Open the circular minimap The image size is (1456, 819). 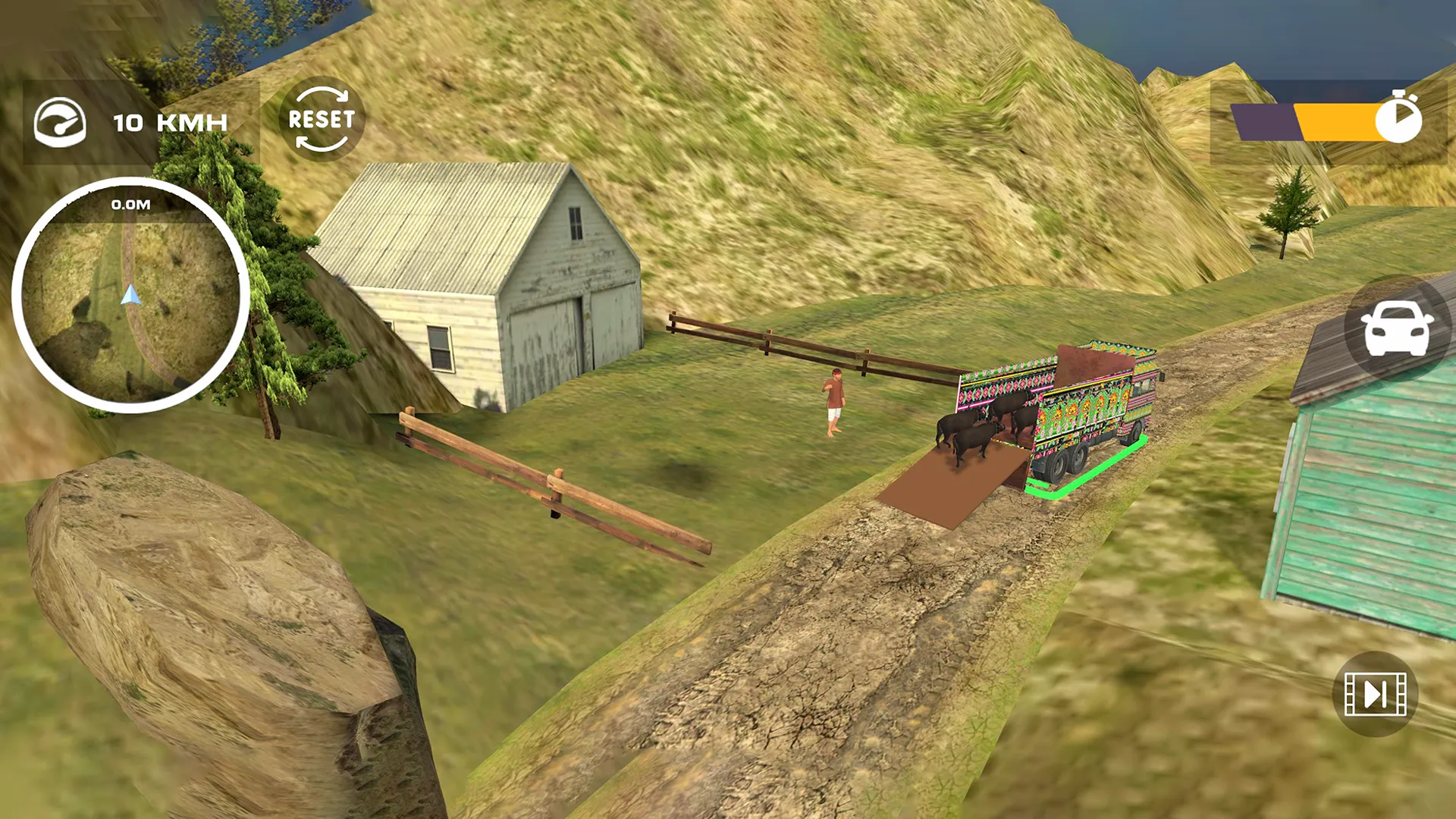coord(130,296)
